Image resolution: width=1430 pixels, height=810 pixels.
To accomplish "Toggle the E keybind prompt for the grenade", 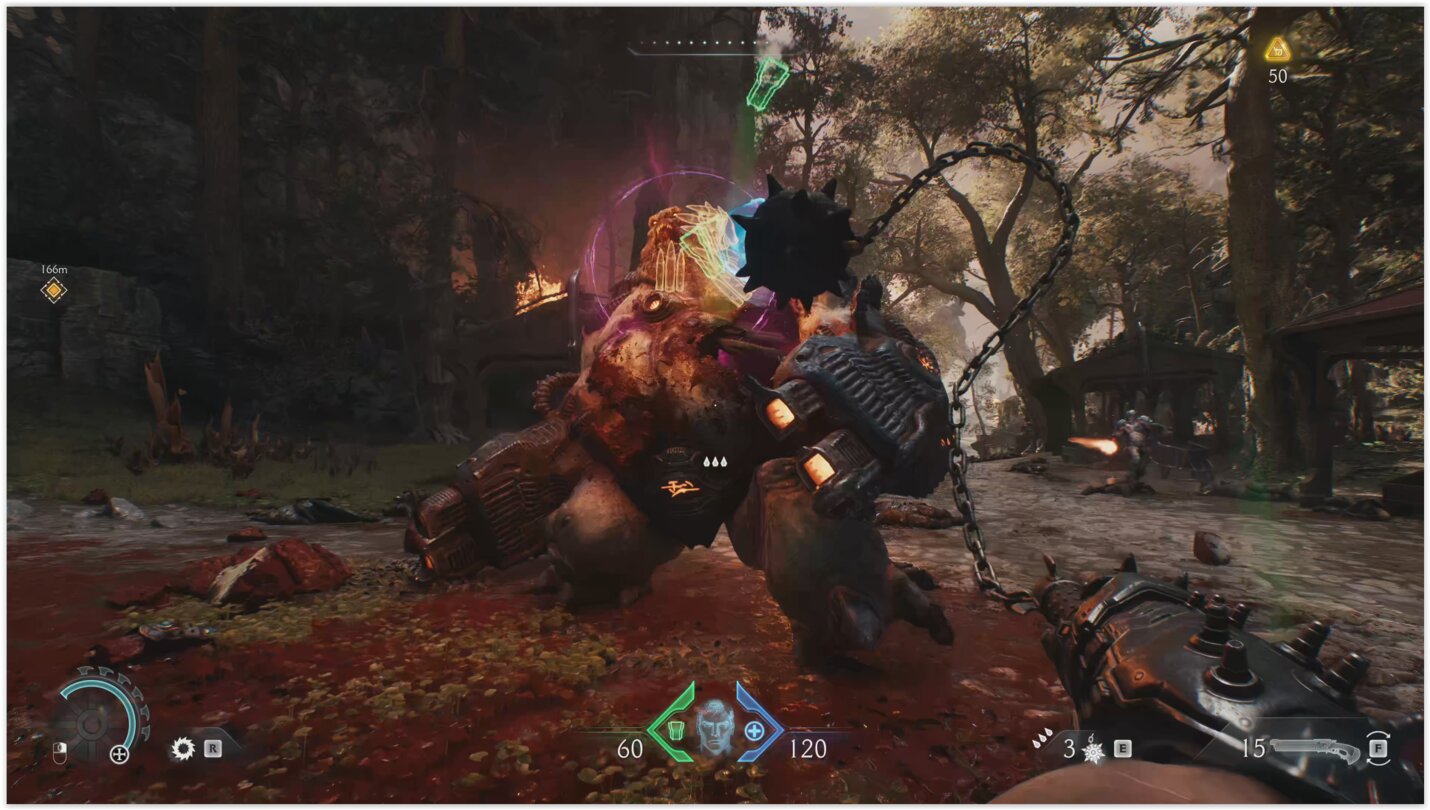I will [1122, 748].
